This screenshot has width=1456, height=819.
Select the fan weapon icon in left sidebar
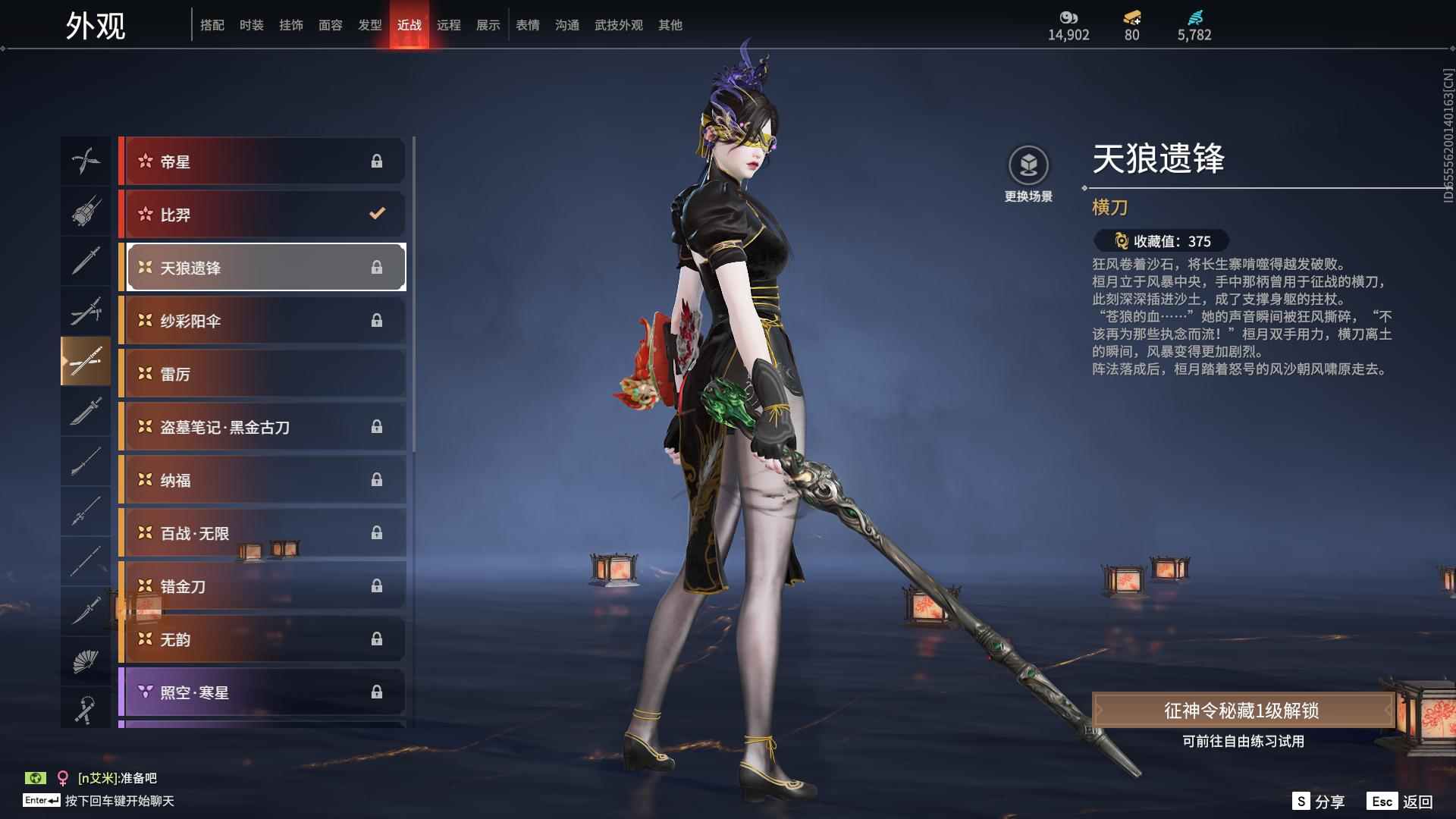tap(86, 660)
